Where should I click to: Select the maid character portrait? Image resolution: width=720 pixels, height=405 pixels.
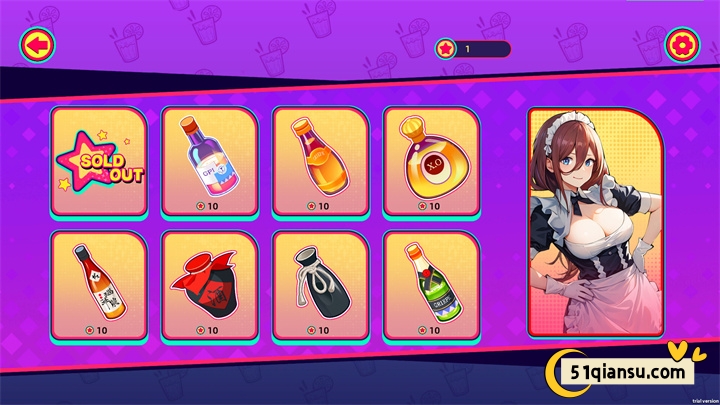[x=595, y=222]
